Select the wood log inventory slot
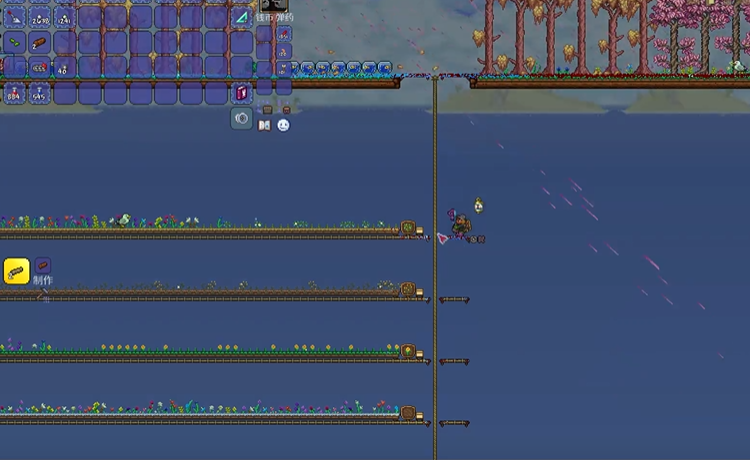This screenshot has height=460, width=750. 40,43
